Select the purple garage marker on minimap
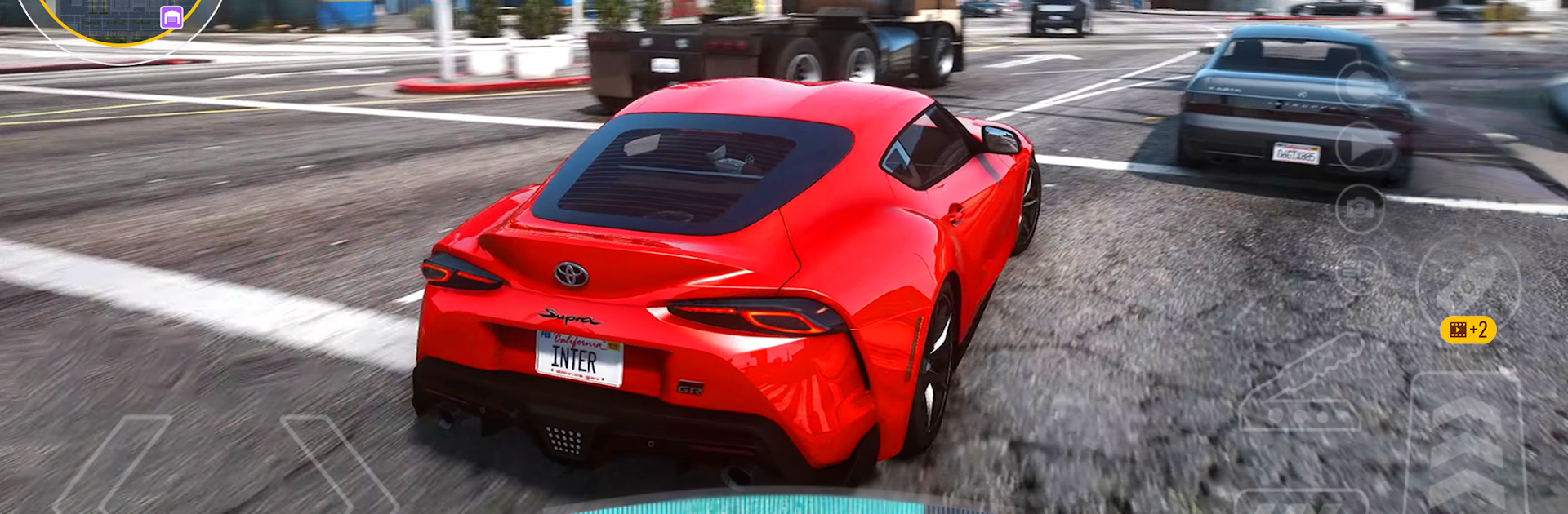 pos(171,17)
